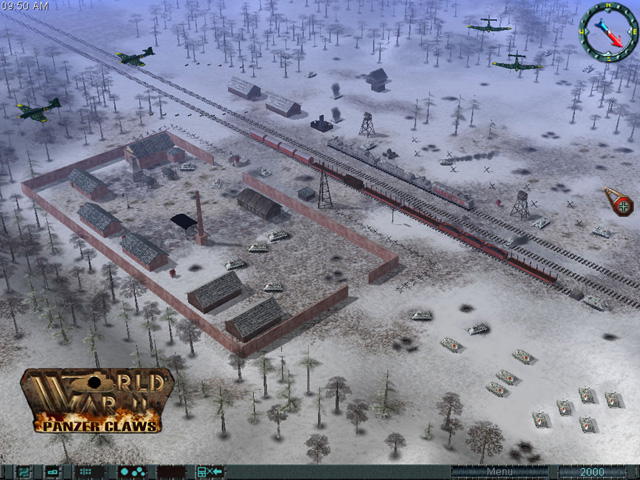Choose the three circles group button
Viewport: 640px width, 480px height.
pyautogui.click(x=132, y=471)
